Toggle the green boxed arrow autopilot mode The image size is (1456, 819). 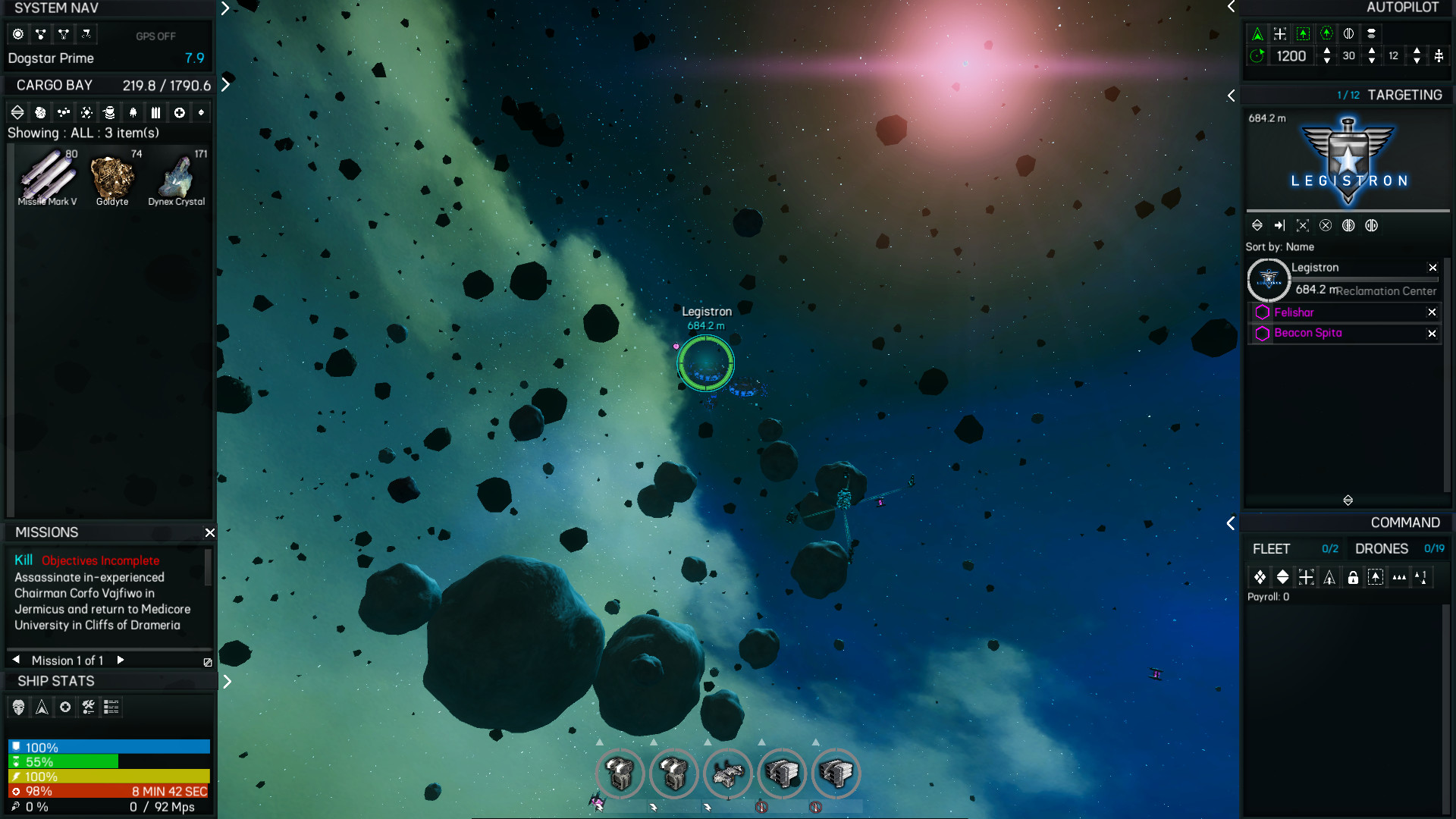coord(1303,33)
